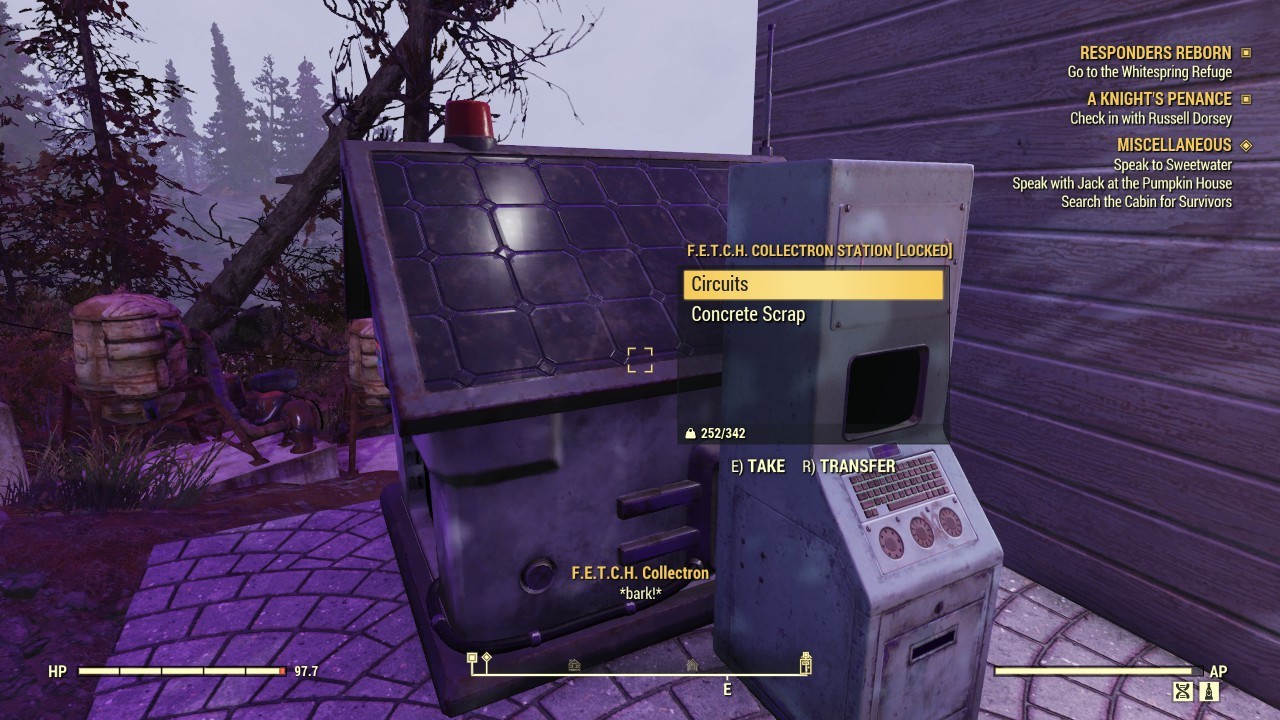The image size is (1280, 720).
Task: Click the leftmost house icon on the compass
Action: coord(573,664)
